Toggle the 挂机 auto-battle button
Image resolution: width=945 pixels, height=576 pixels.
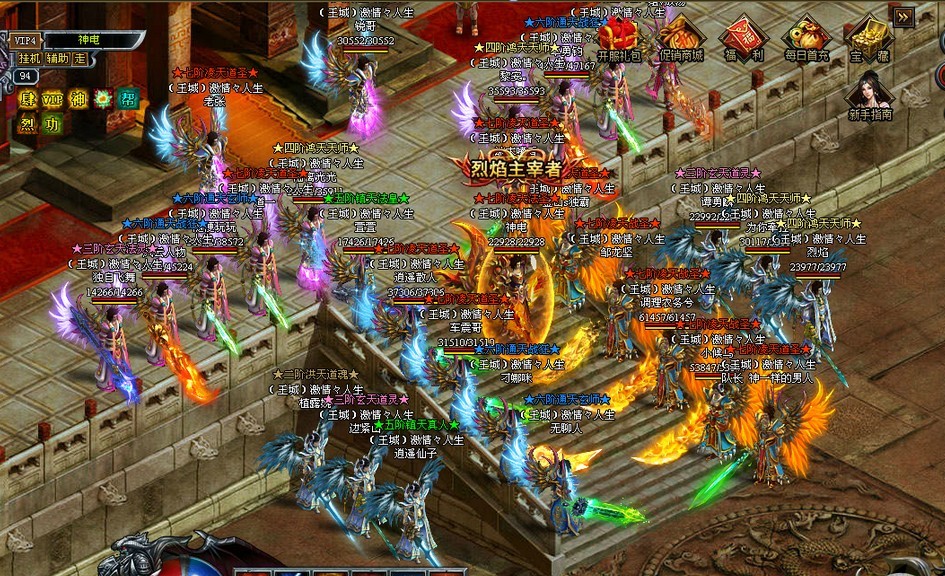(x=29, y=58)
